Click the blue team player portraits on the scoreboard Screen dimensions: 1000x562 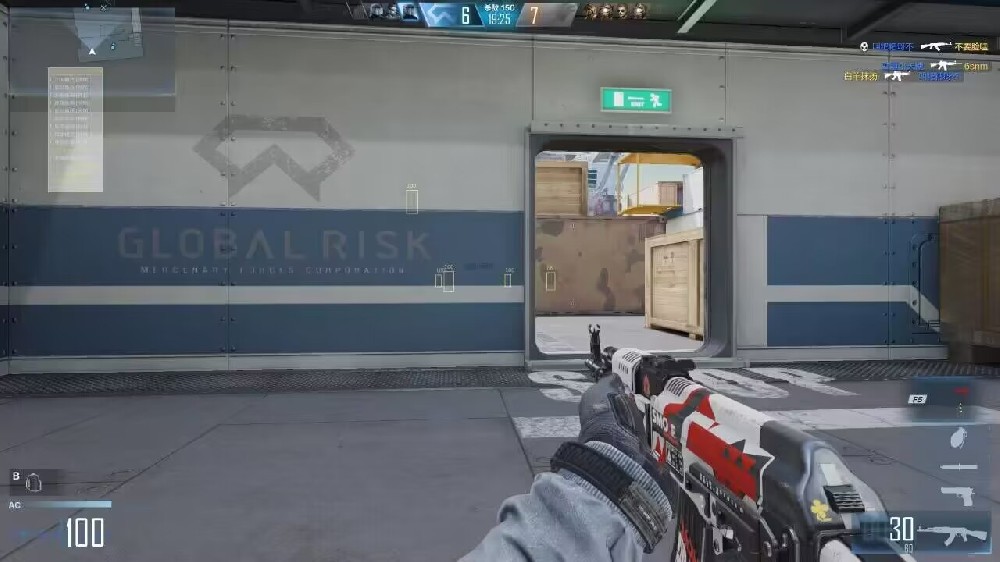[x=394, y=13]
